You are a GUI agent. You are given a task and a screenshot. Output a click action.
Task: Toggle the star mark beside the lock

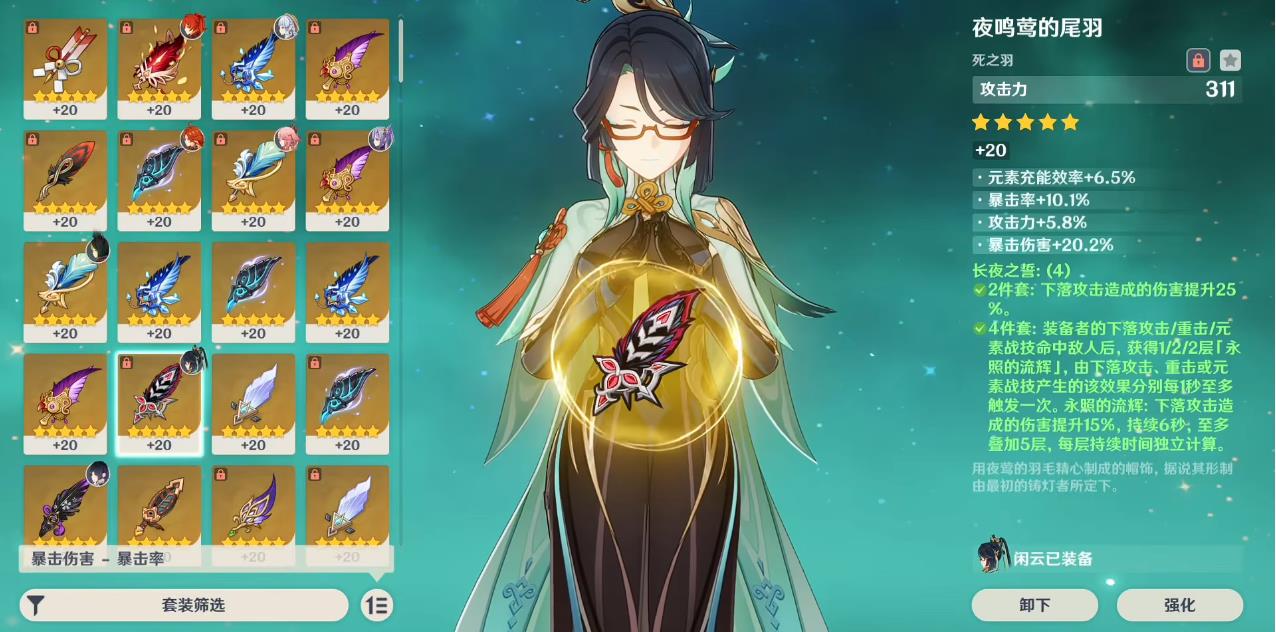pos(1230,60)
